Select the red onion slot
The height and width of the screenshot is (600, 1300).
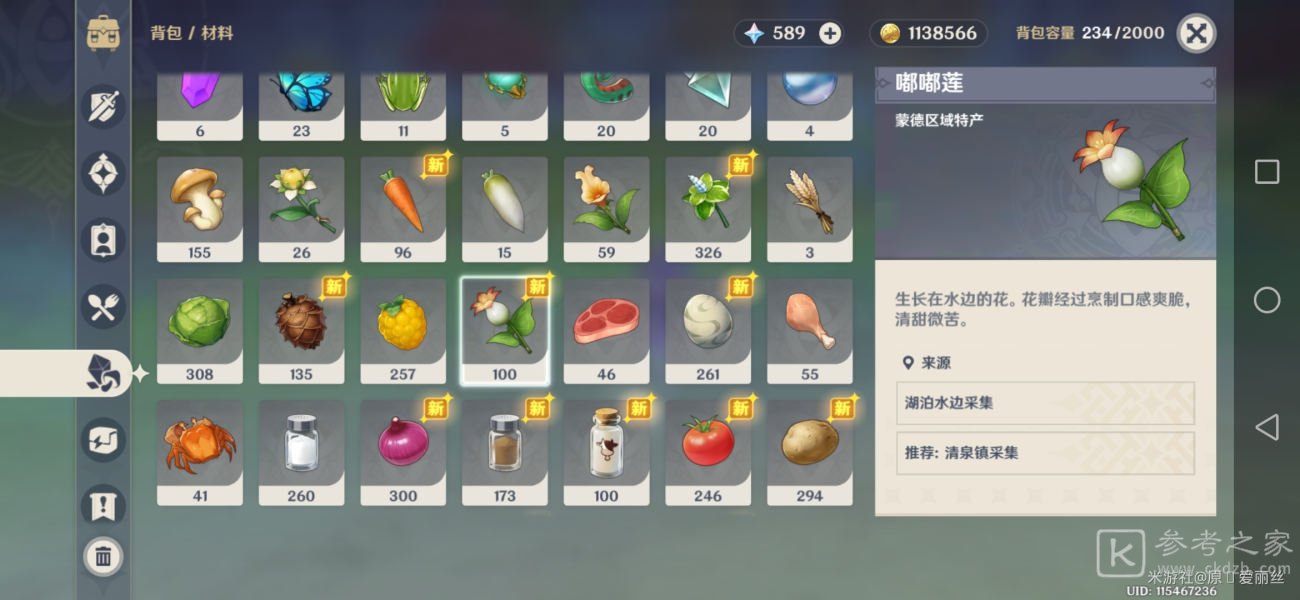click(x=403, y=452)
